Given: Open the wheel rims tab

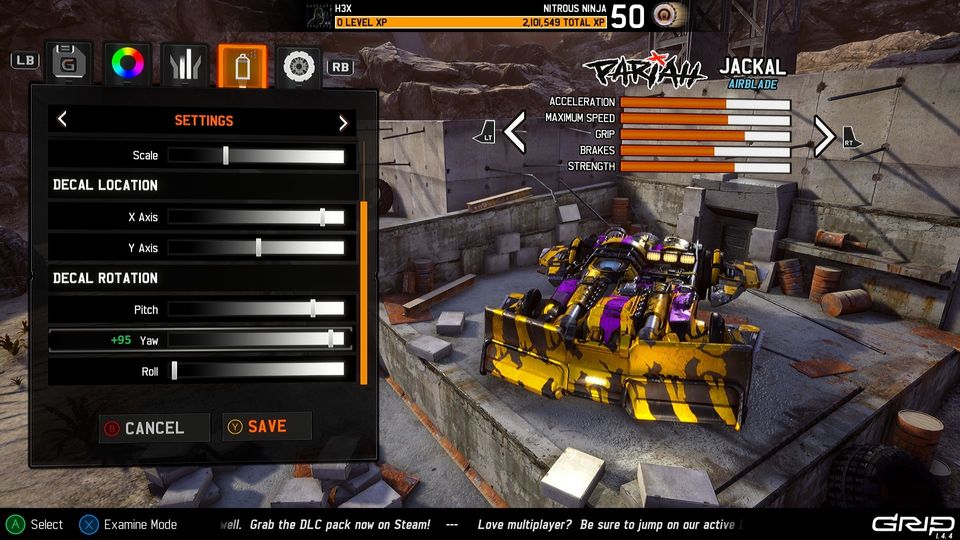Looking at the screenshot, I should pyautogui.click(x=298, y=65).
